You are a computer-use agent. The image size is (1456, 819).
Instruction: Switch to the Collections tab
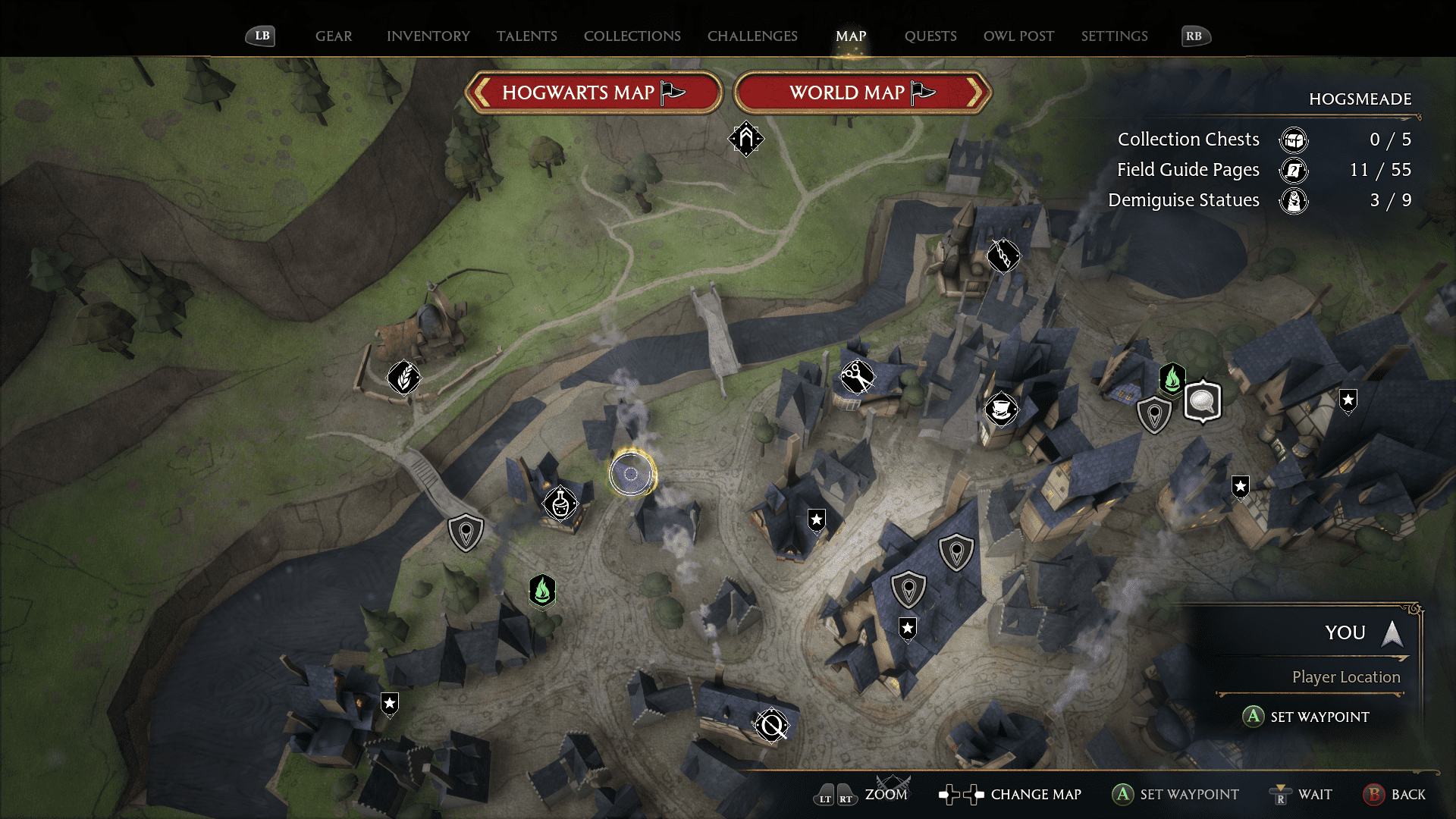click(x=632, y=36)
